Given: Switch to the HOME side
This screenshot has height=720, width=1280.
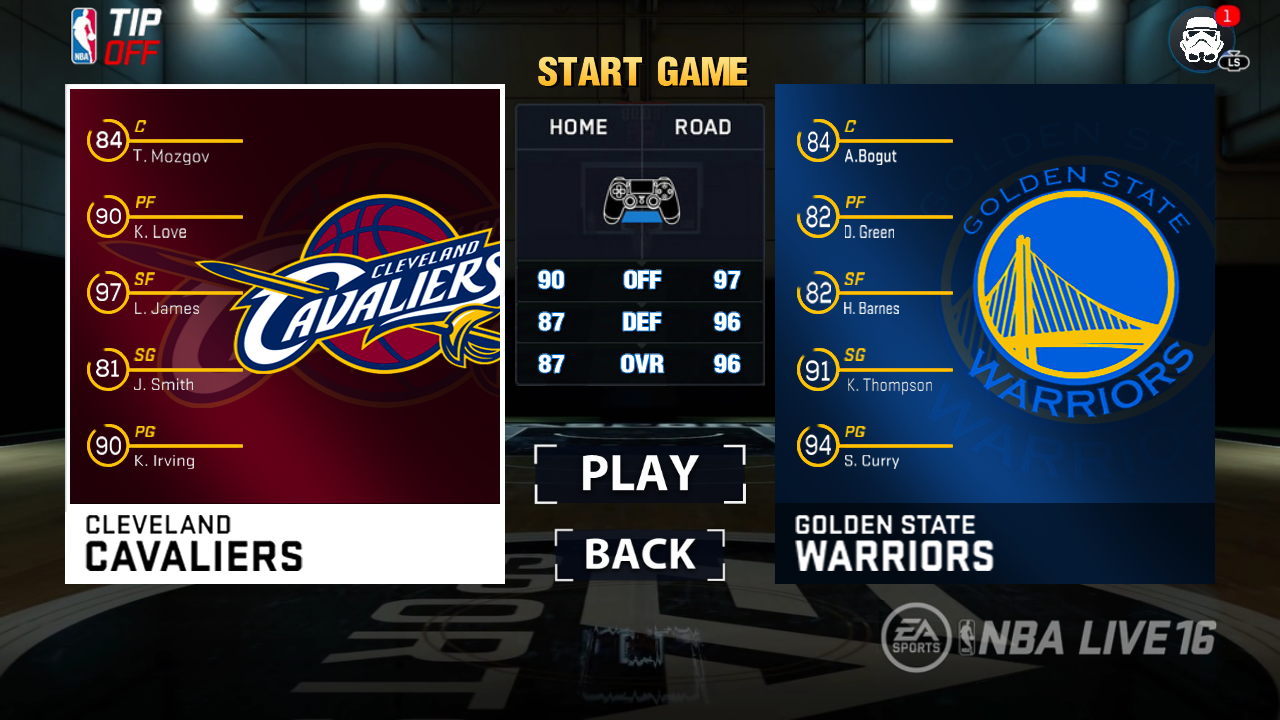Looking at the screenshot, I should tap(578, 127).
